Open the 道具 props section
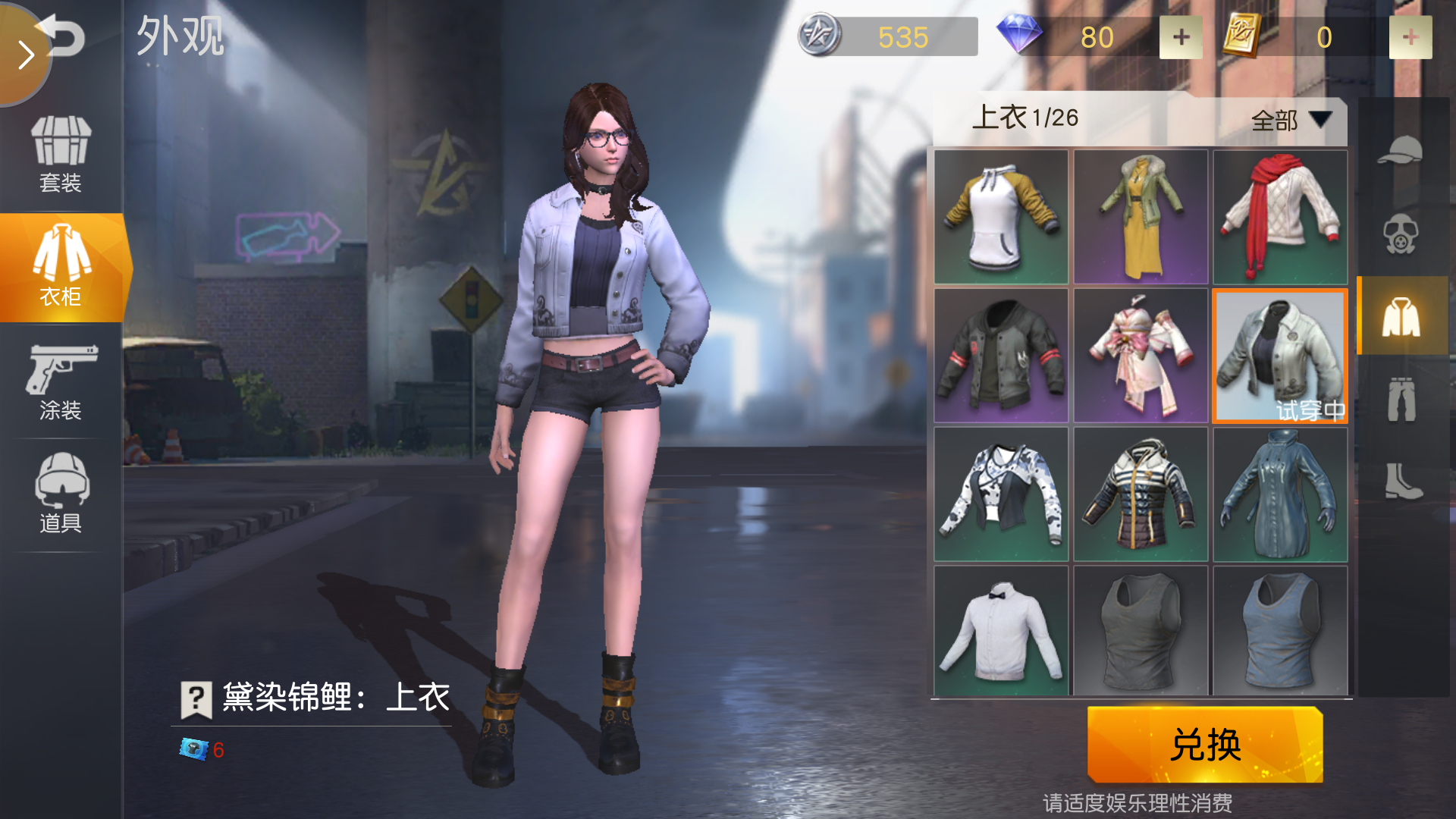1456x819 pixels. [62, 493]
